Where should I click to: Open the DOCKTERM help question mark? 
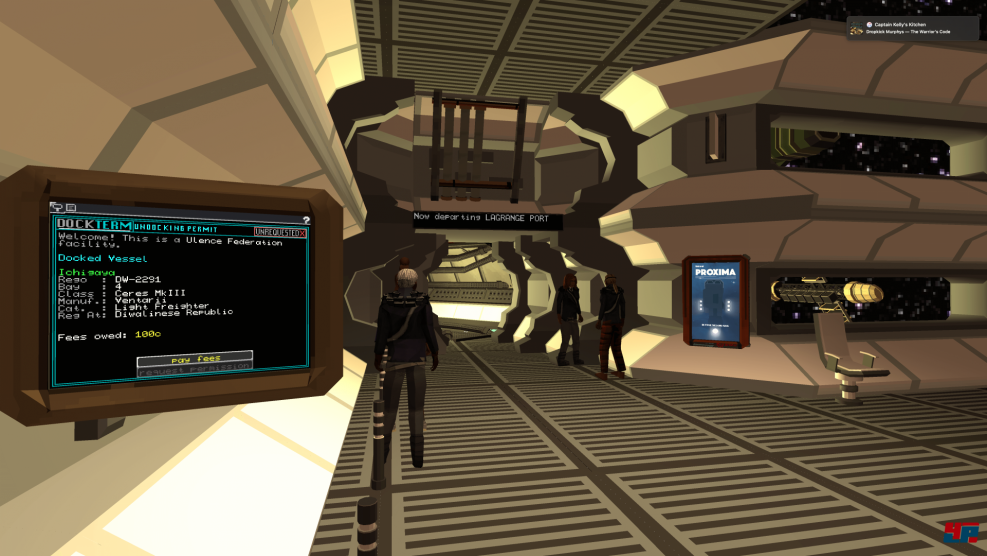[x=305, y=220]
